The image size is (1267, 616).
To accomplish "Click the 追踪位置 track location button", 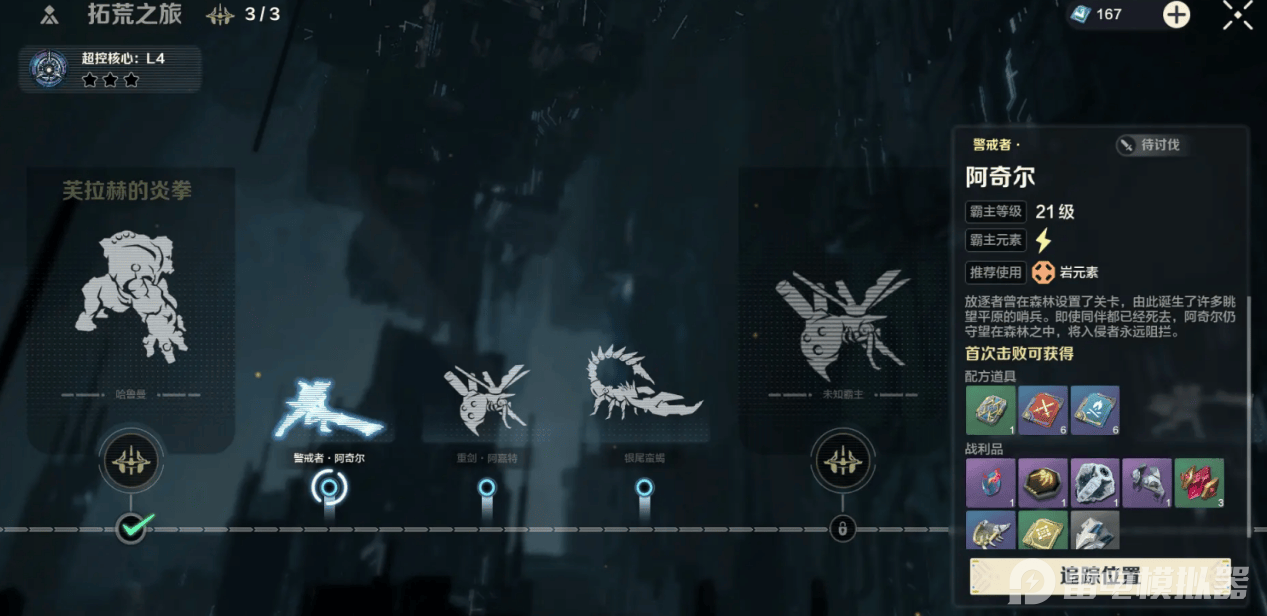I will pyautogui.click(x=1100, y=575).
